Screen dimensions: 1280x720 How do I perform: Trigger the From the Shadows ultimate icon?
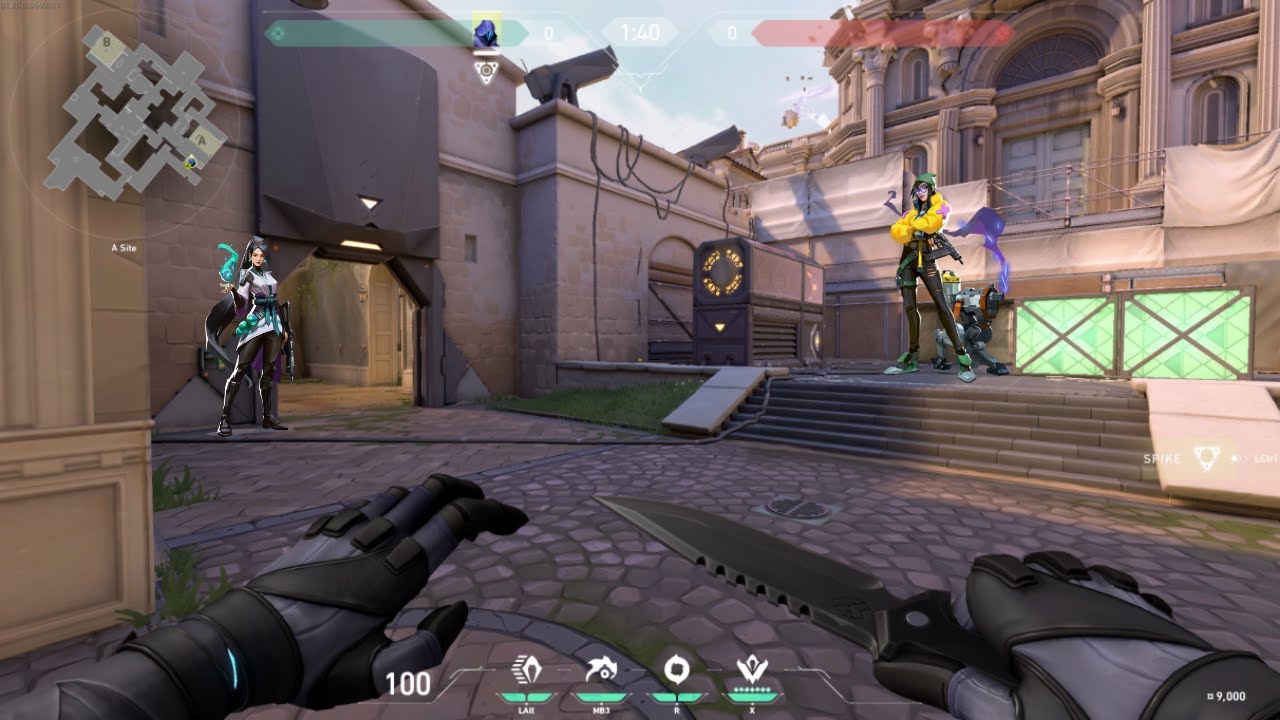click(751, 670)
